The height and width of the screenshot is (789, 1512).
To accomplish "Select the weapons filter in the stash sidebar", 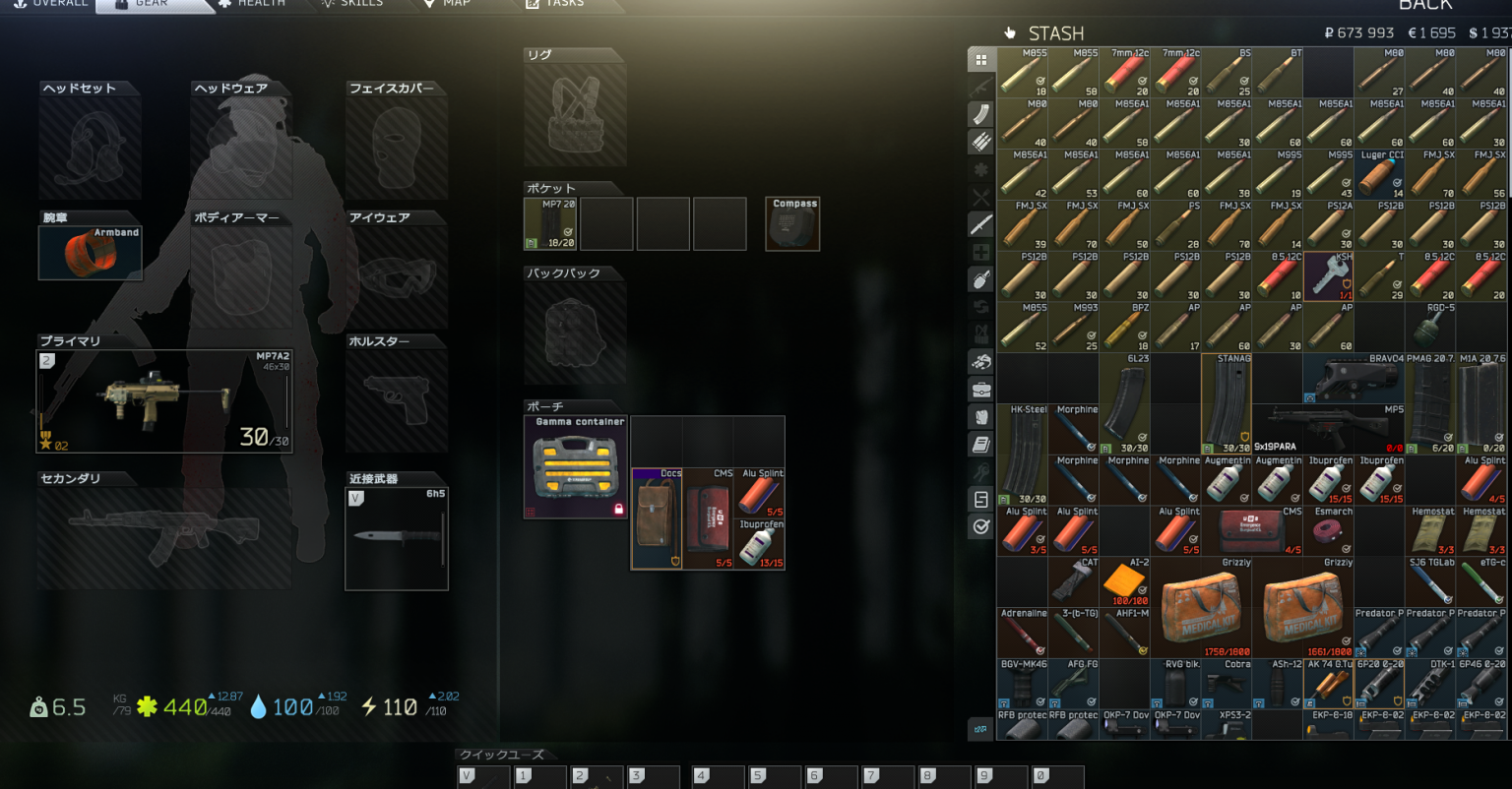I will (x=979, y=86).
